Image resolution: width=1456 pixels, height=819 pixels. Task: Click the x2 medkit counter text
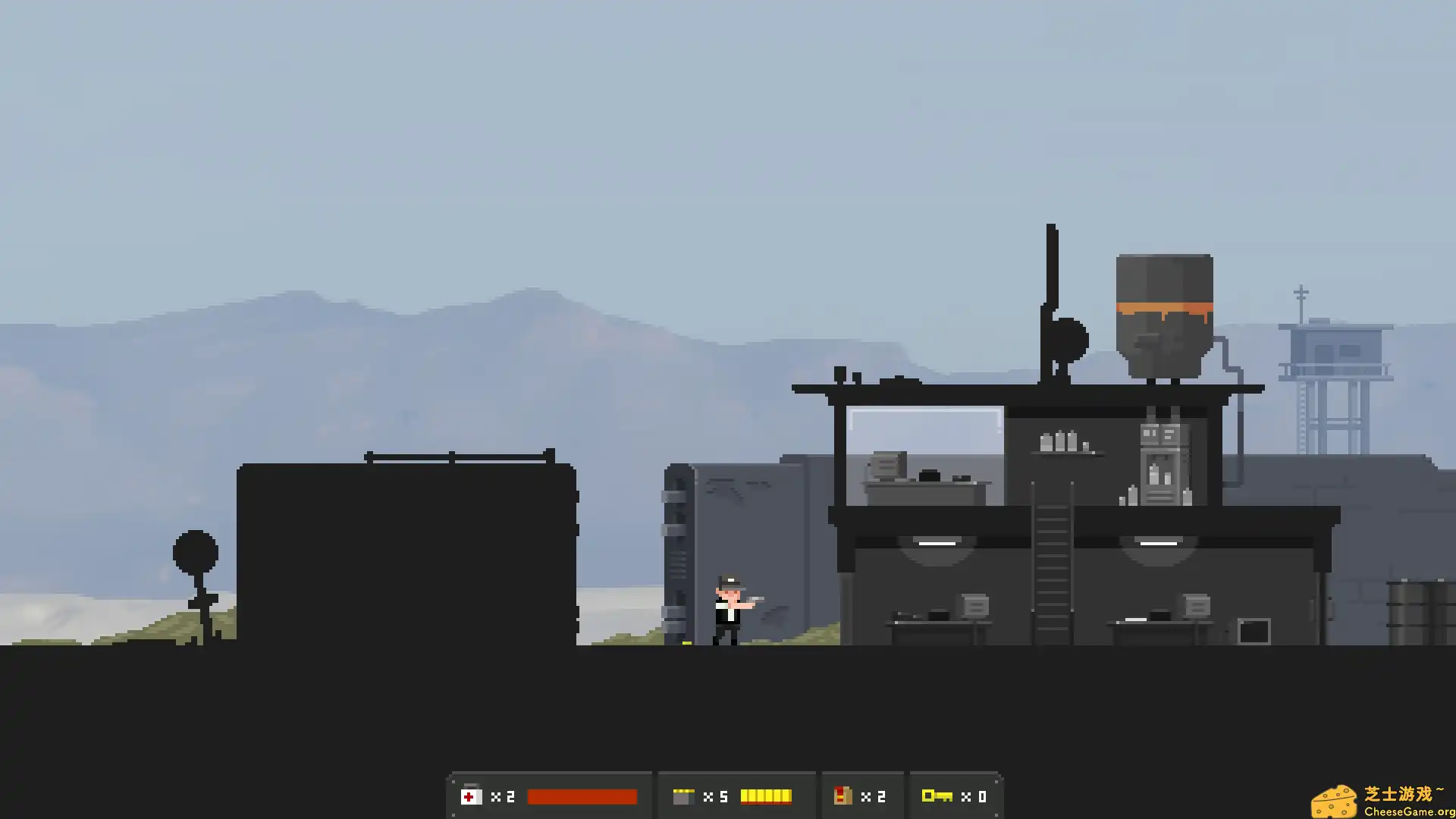click(x=503, y=796)
